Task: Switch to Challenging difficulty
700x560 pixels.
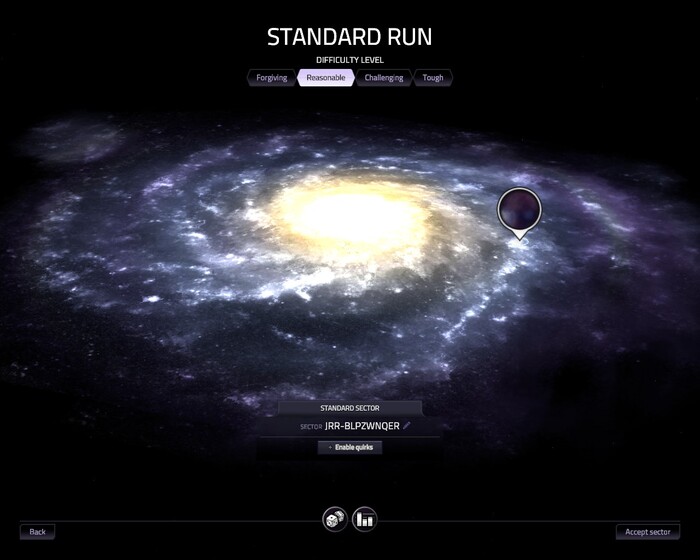Action: click(384, 77)
